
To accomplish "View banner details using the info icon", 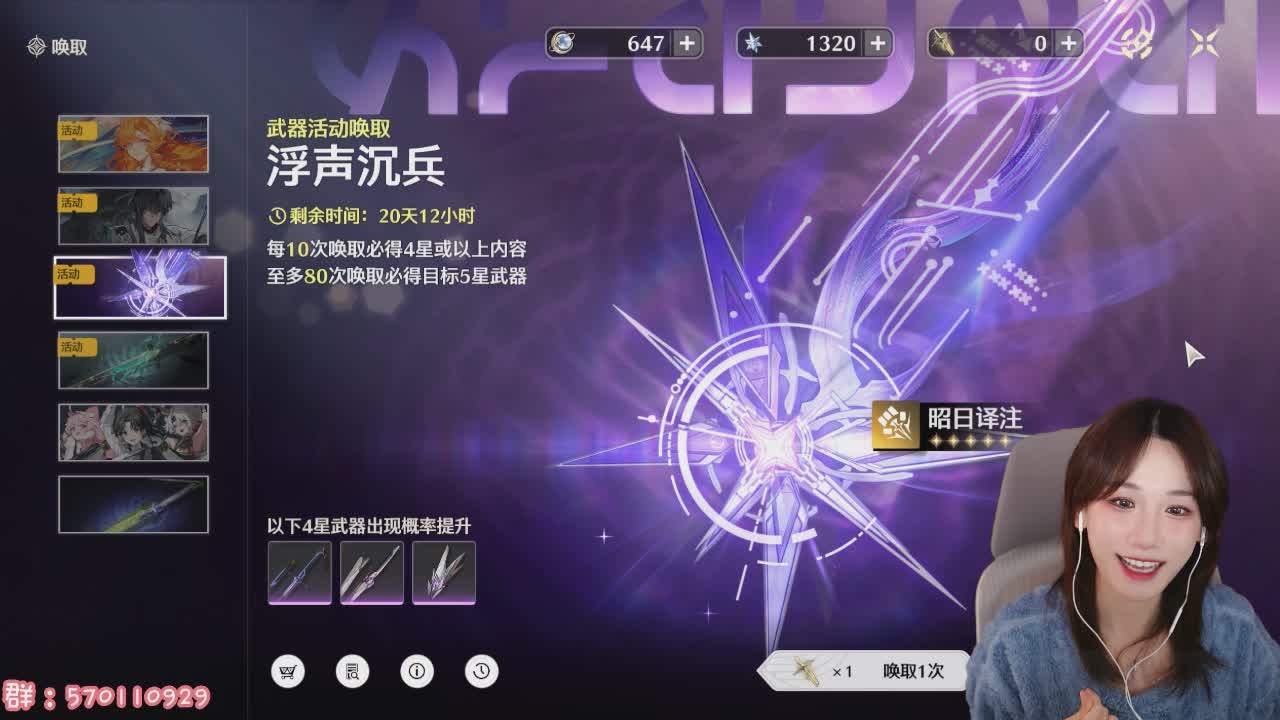I will (x=417, y=672).
